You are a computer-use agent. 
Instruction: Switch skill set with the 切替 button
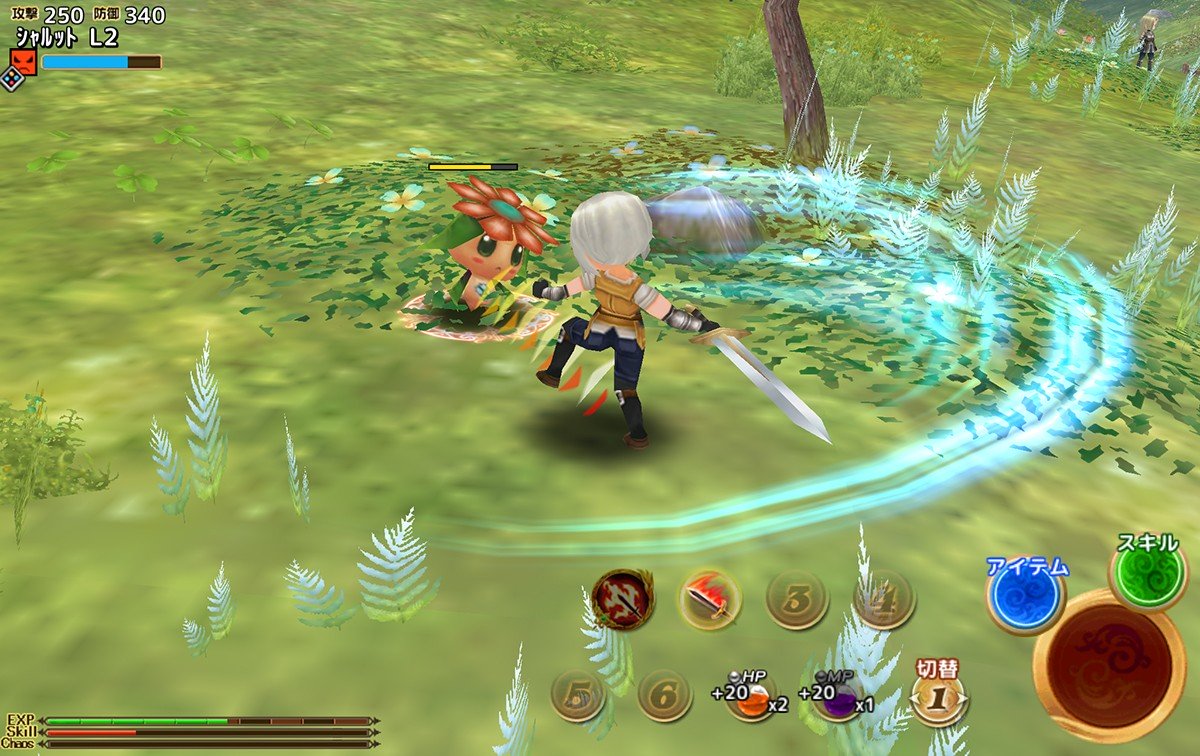938,695
